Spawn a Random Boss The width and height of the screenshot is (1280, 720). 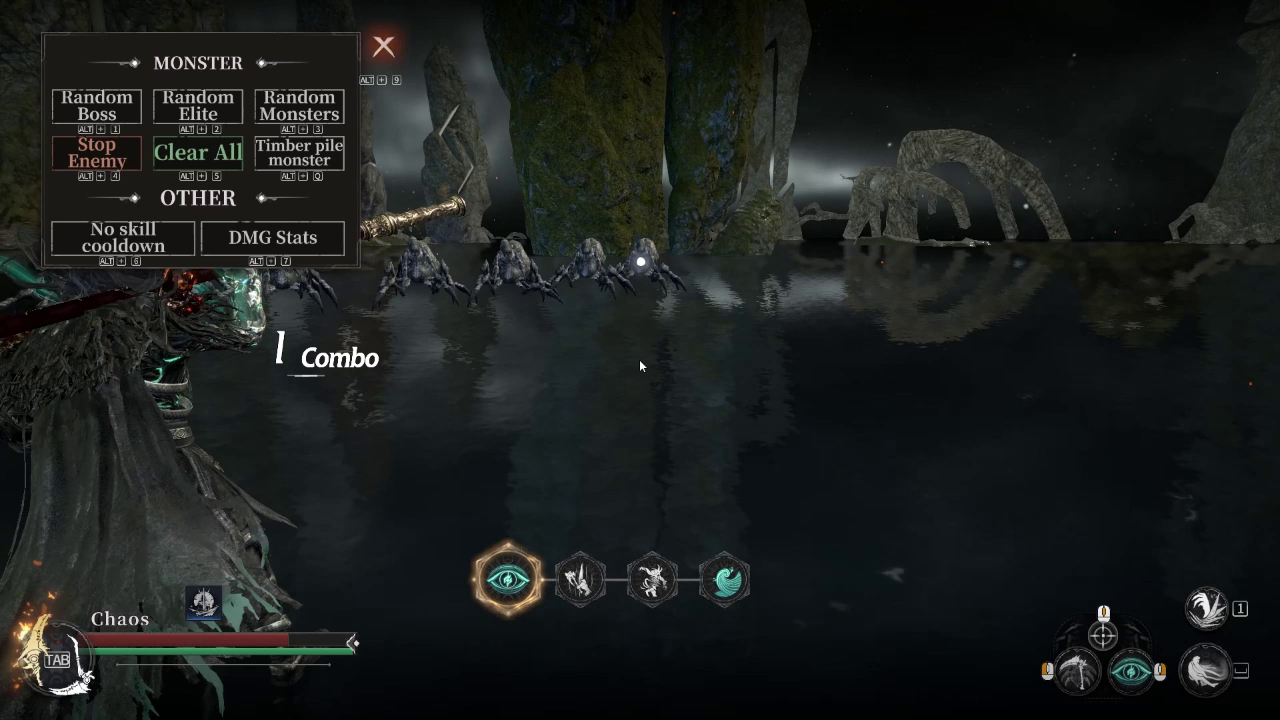96,104
